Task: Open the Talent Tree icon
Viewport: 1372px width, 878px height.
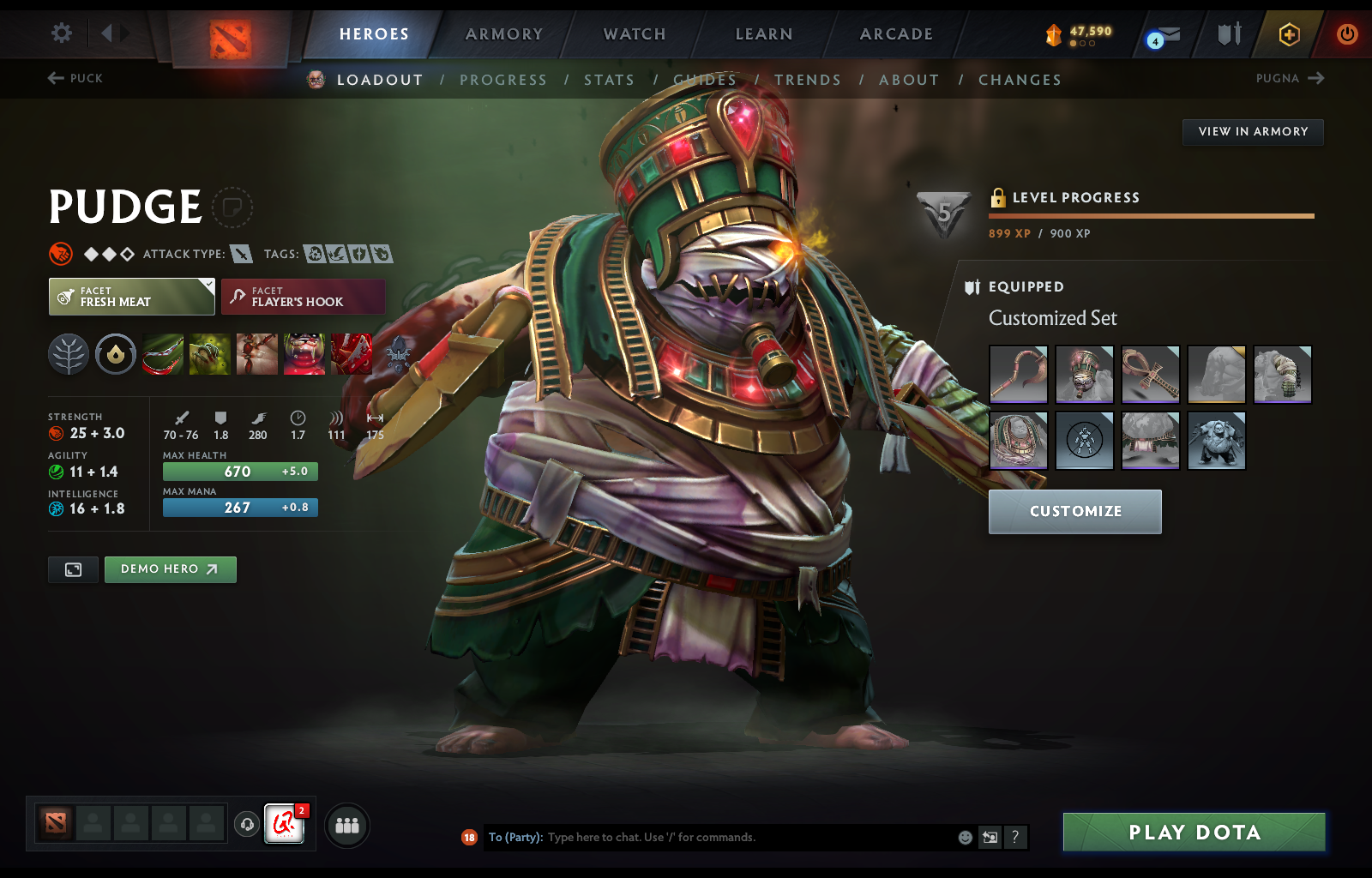Action: click(x=69, y=354)
